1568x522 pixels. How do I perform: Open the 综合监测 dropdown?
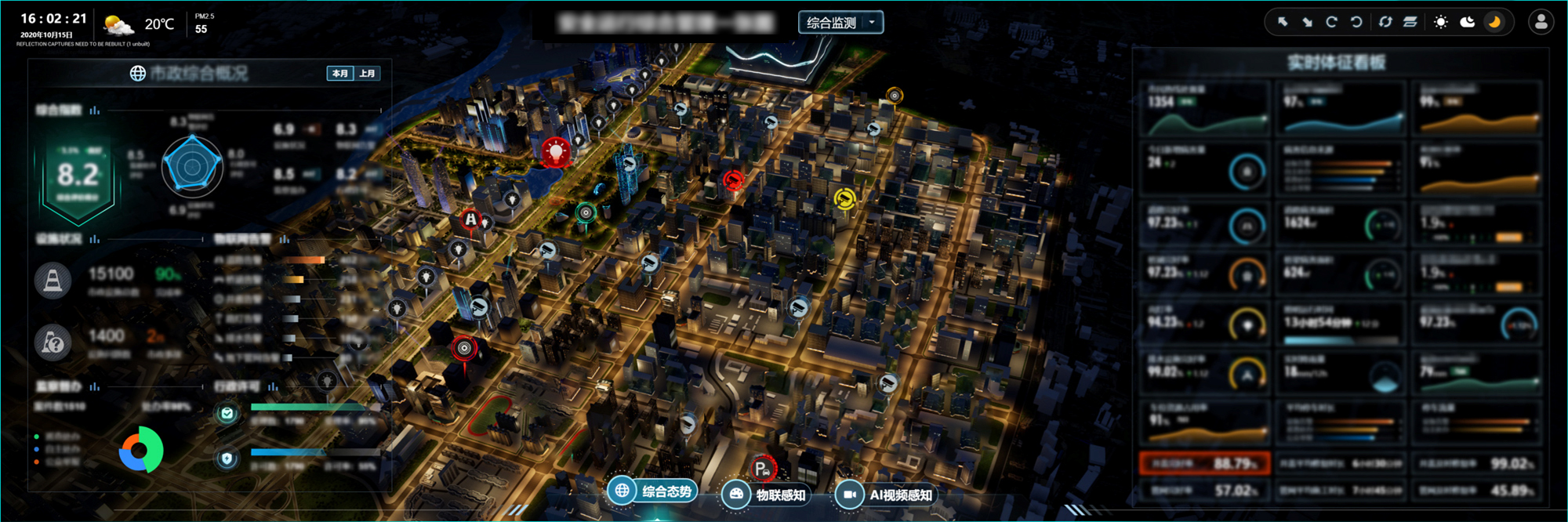pos(840,23)
